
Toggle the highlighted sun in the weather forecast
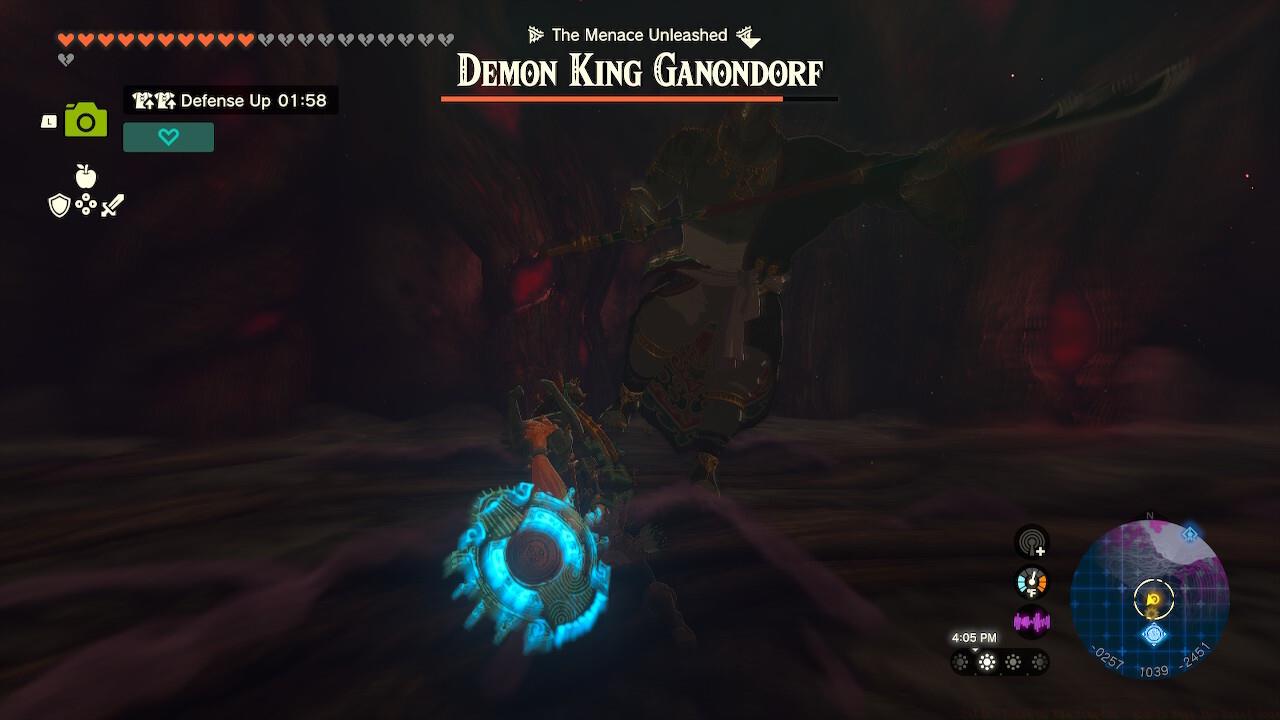[986, 660]
